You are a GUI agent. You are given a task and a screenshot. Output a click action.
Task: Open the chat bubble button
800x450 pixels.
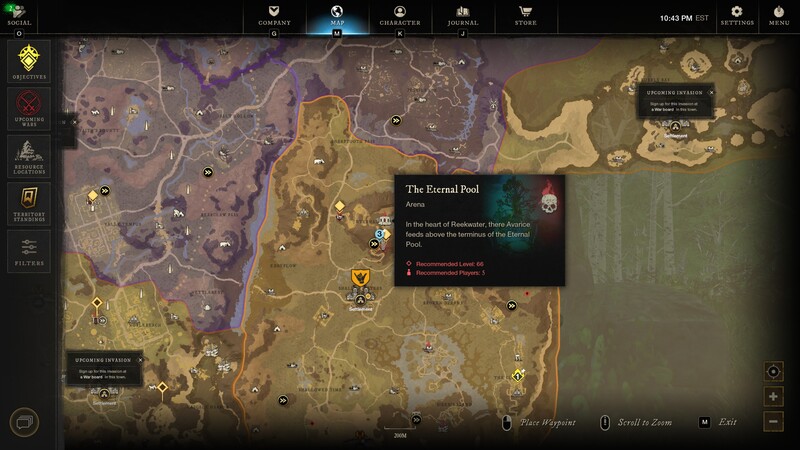coord(24,422)
